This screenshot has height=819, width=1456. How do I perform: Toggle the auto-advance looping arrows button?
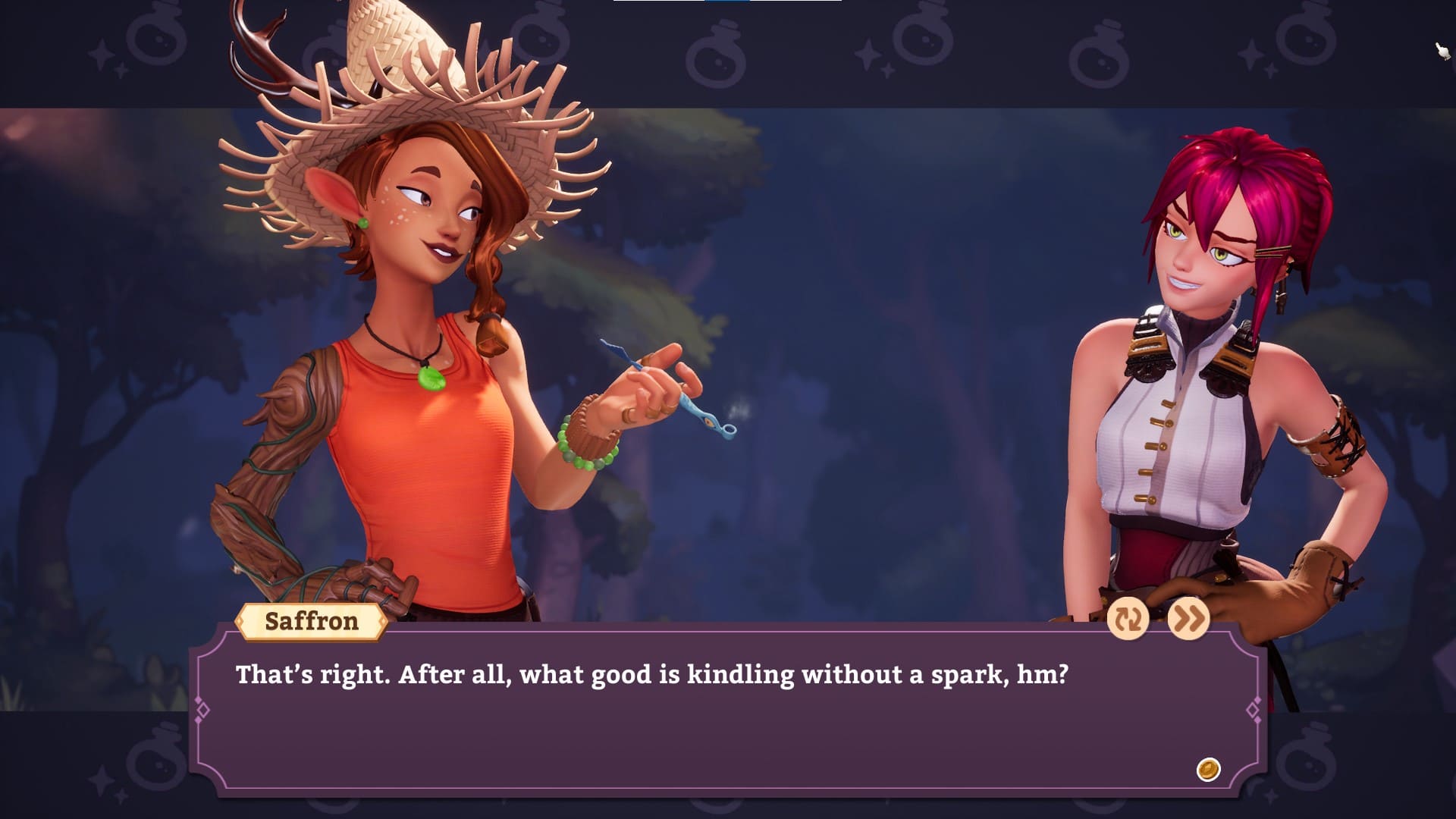(x=1128, y=619)
